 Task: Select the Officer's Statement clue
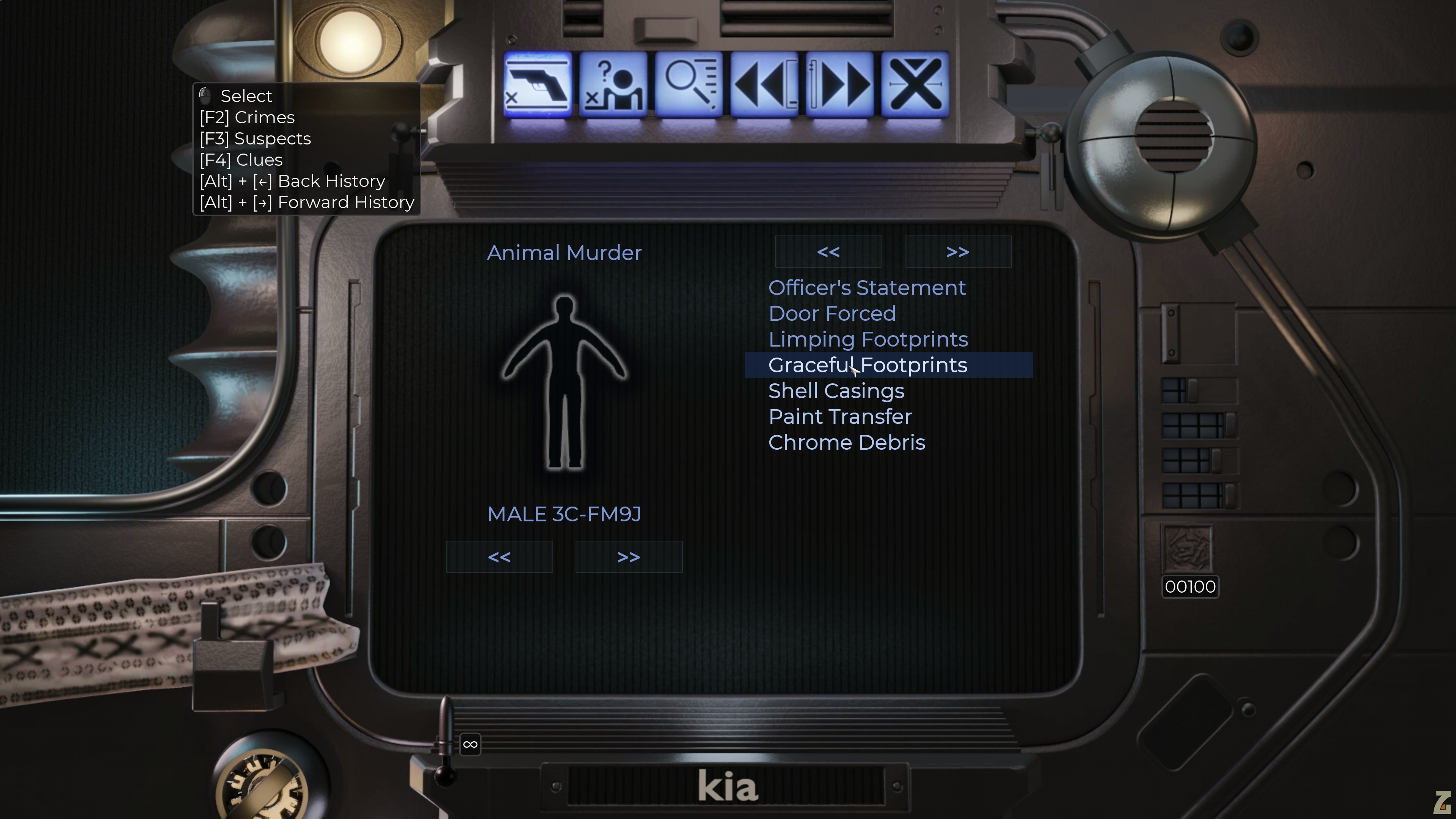867,288
